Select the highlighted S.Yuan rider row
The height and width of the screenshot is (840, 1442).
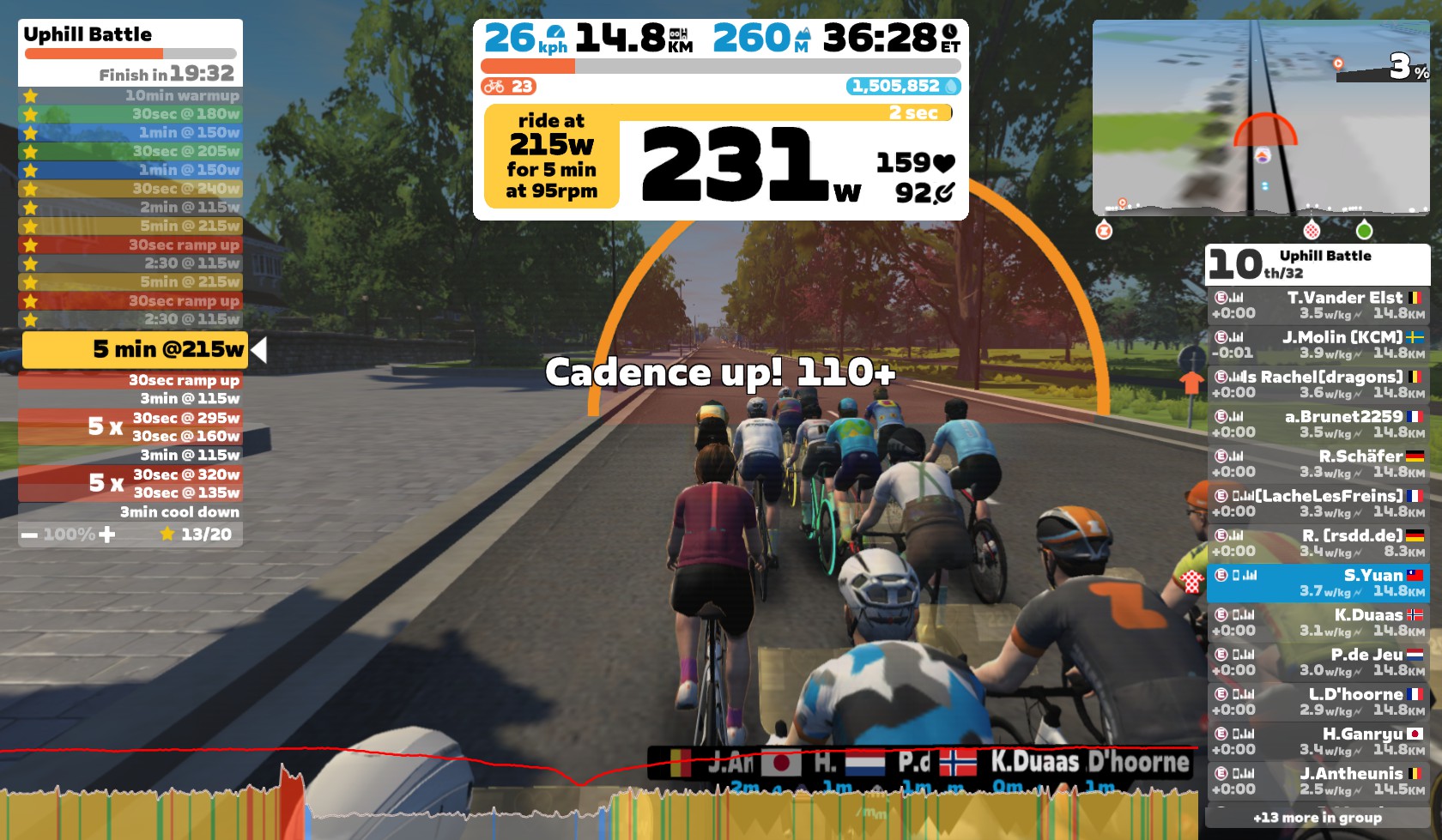click(x=1318, y=583)
